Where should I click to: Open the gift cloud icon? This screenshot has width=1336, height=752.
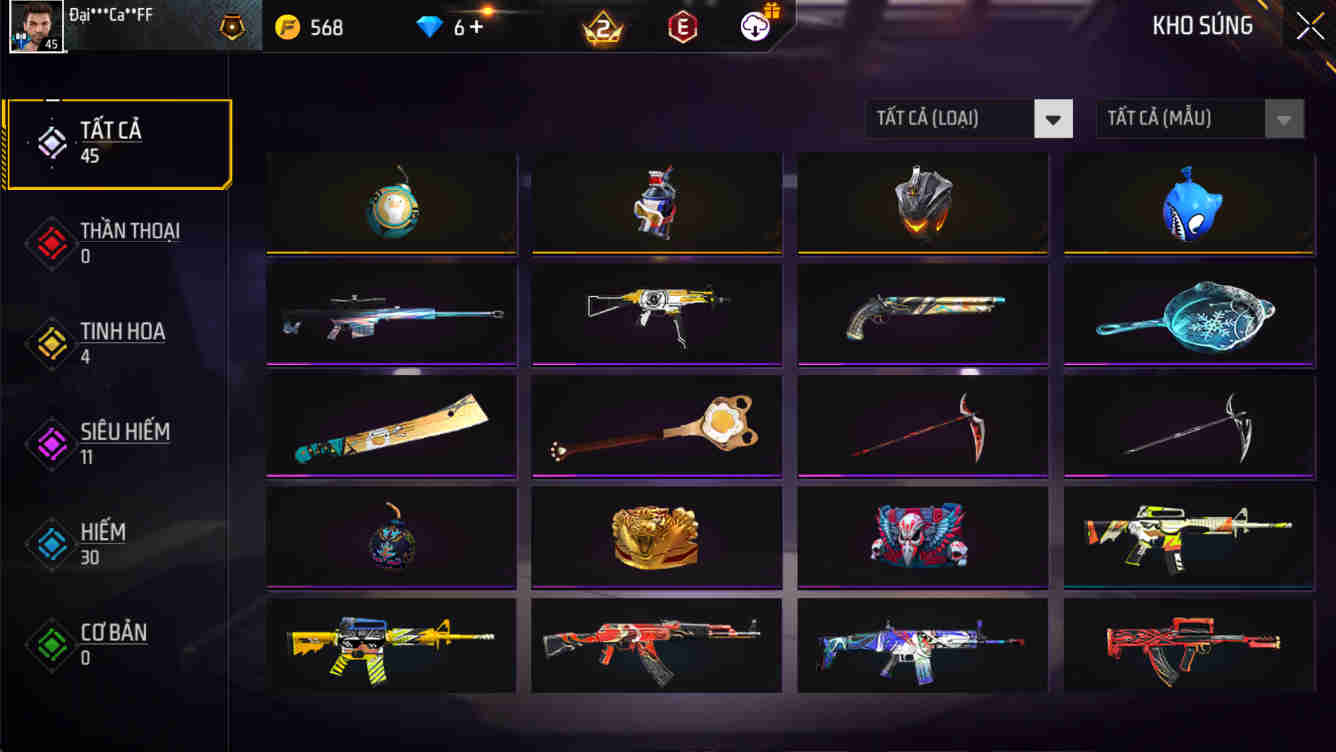click(755, 27)
